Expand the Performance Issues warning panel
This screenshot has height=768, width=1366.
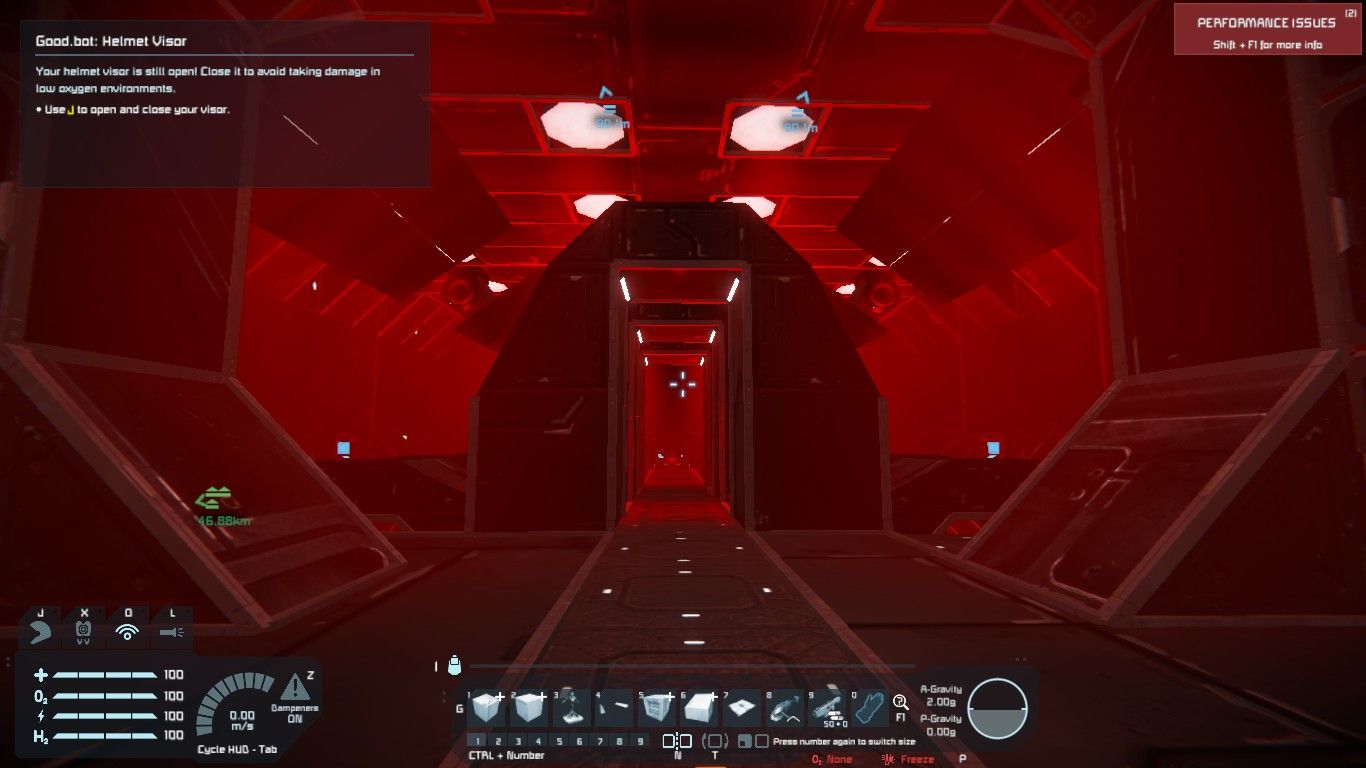pos(1269,28)
